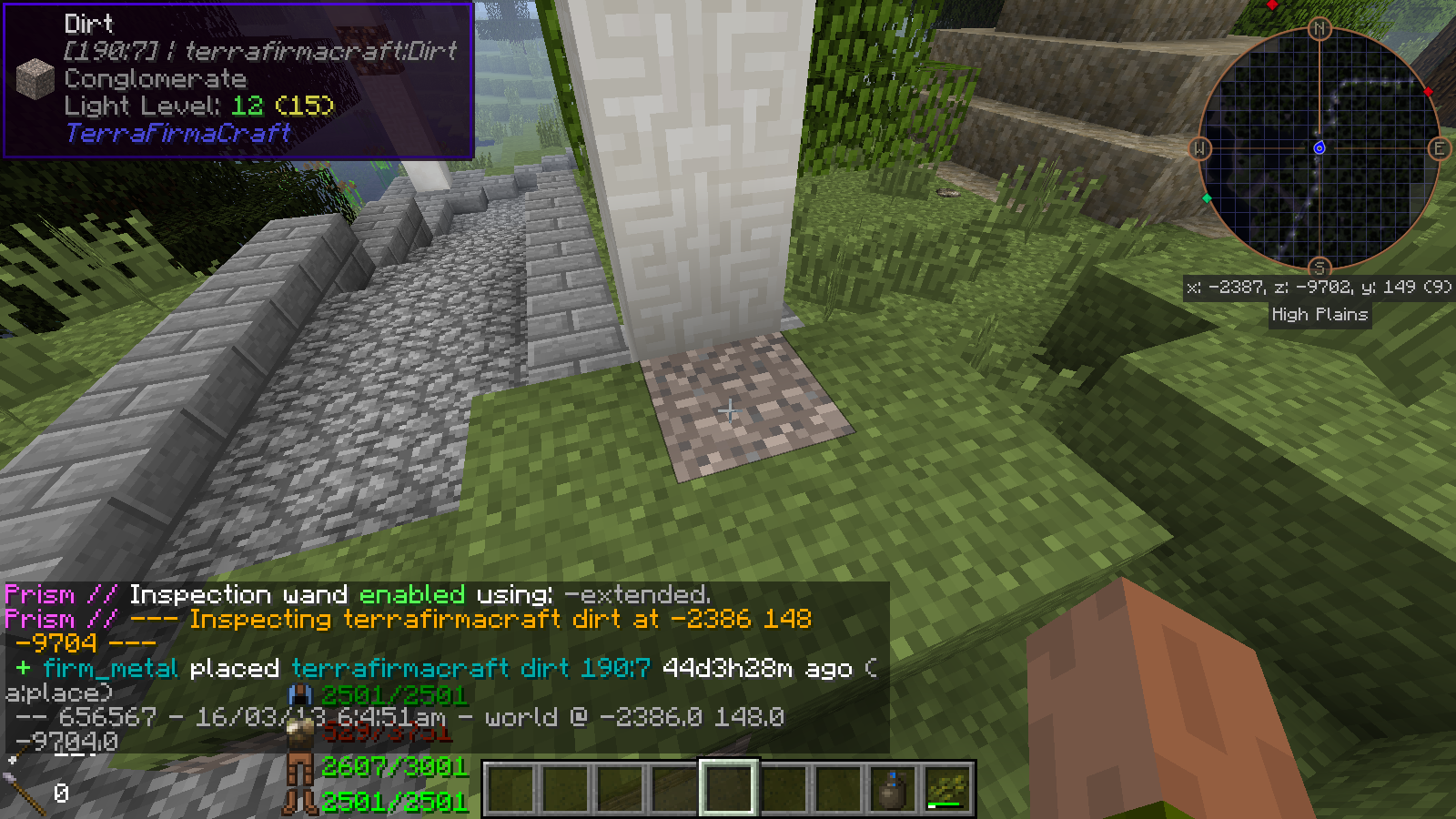Select the flask hotbar slot
The height and width of the screenshot is (819, 1456).
click(892, 788)
